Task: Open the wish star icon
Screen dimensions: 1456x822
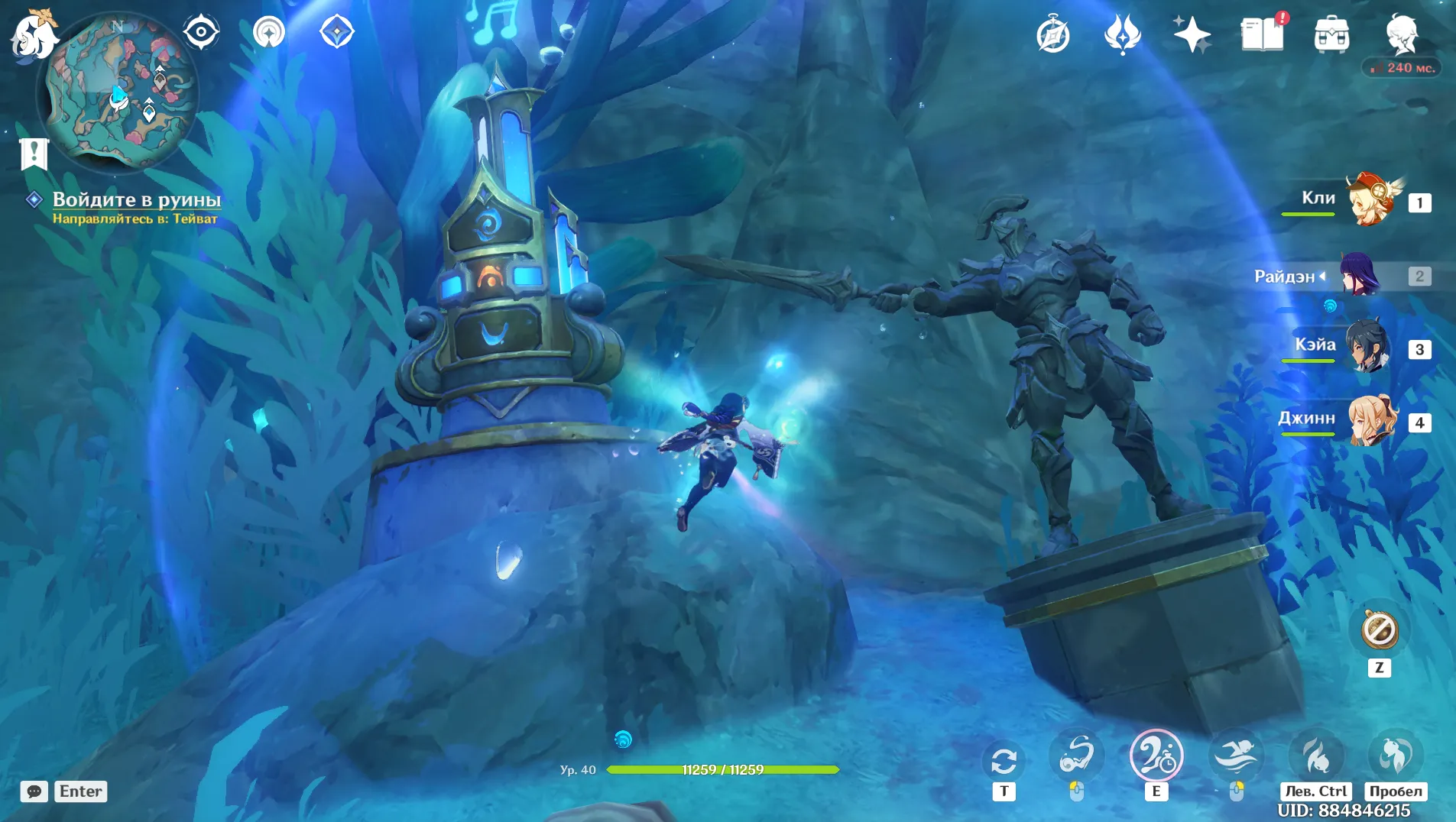Action: tap(1192, 35)
